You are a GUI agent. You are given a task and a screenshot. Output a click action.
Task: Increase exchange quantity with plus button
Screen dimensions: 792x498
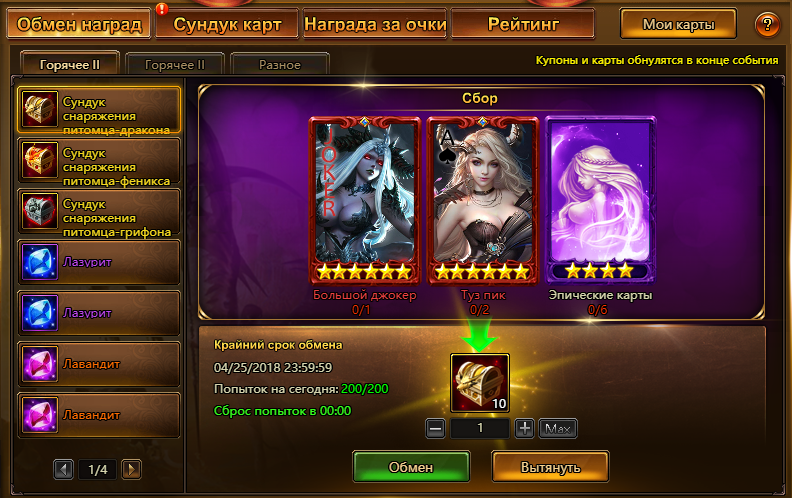pyautogui.click(x=525, y=429)
